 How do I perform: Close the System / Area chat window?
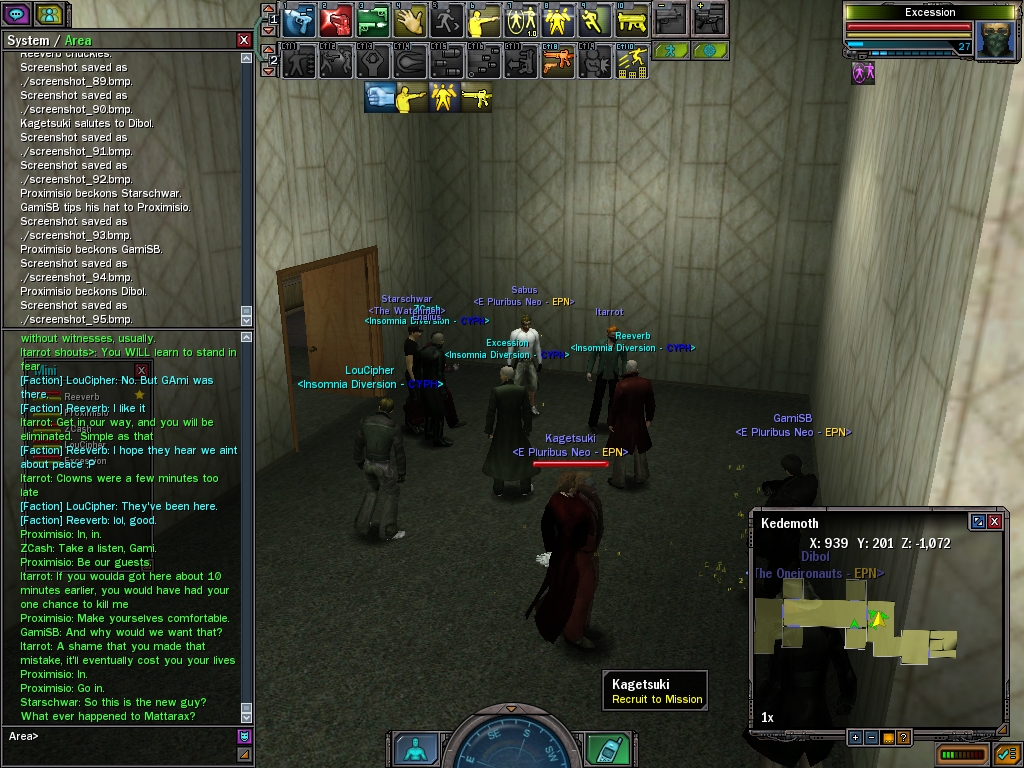(x=244, y=40)
